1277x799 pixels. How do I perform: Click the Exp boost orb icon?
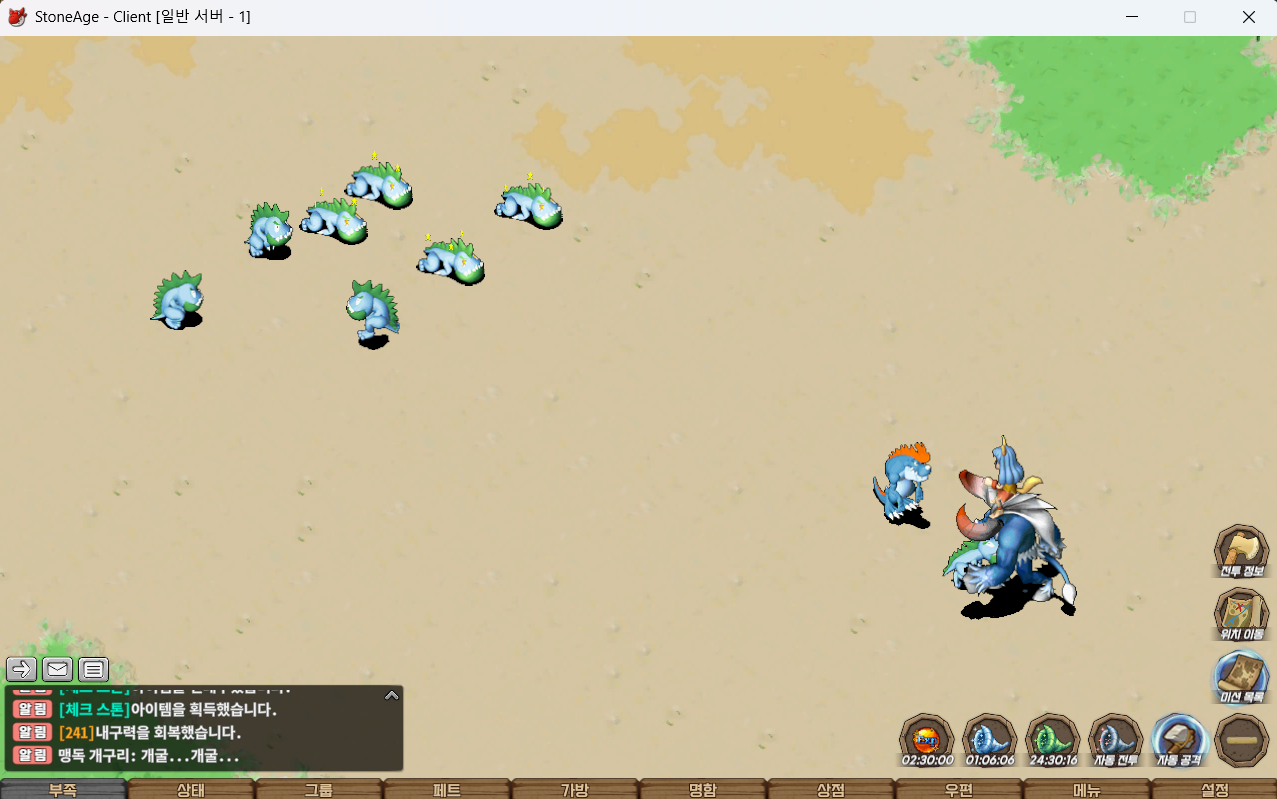pos(926,738)
